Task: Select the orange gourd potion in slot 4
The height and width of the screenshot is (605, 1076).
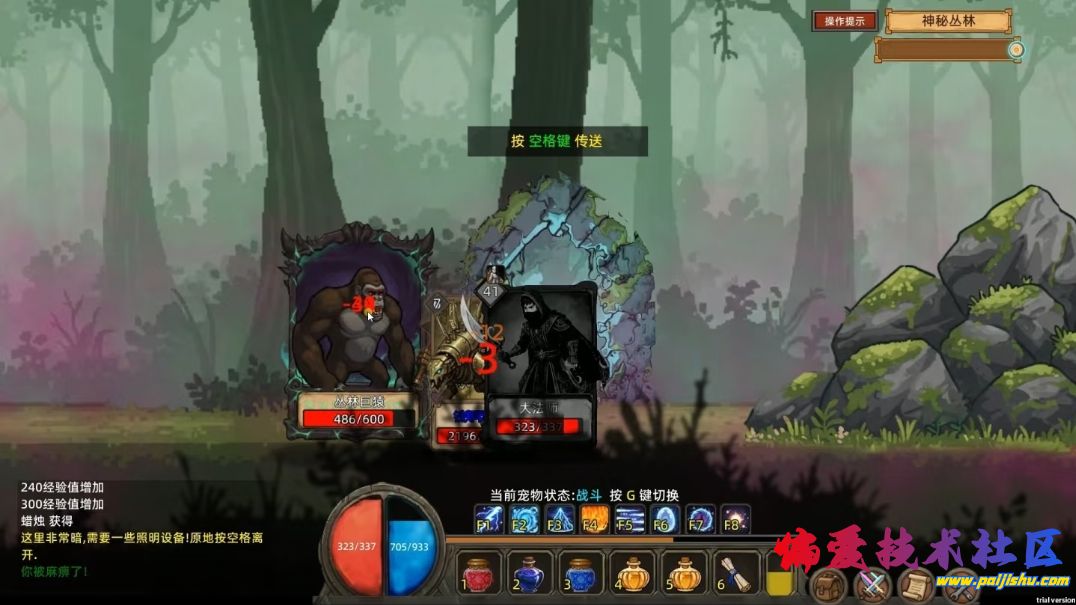Action: pos(633,575)
